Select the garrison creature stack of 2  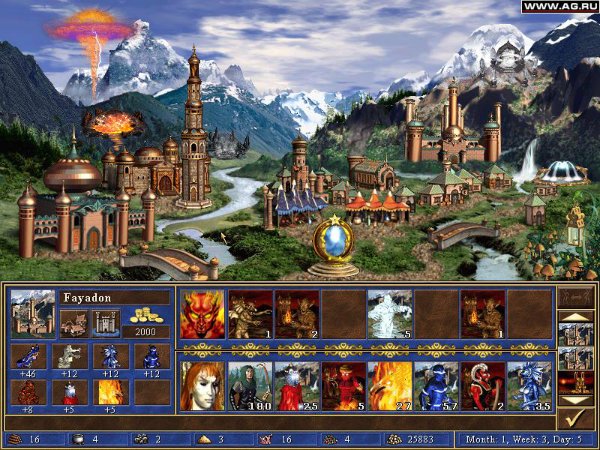click(x=296, y=314)
